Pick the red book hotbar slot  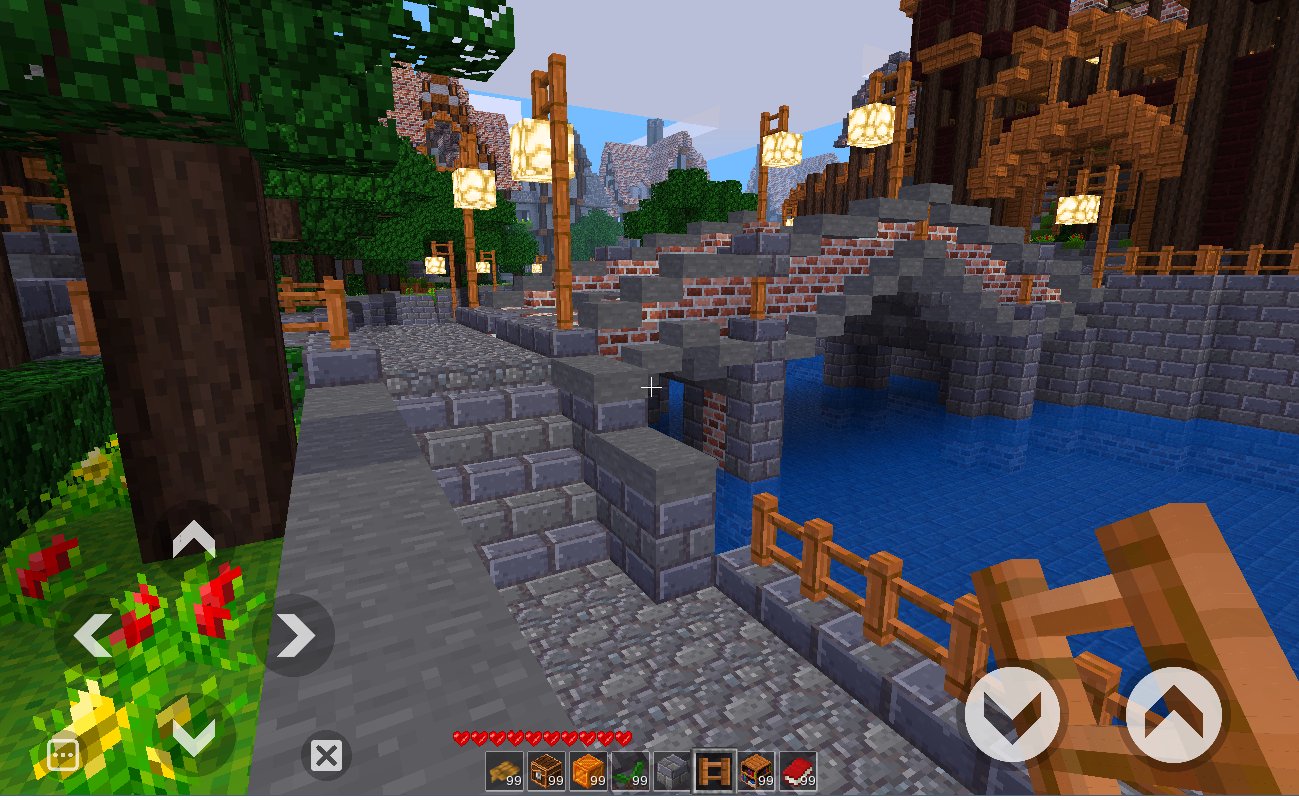point(799,770)
